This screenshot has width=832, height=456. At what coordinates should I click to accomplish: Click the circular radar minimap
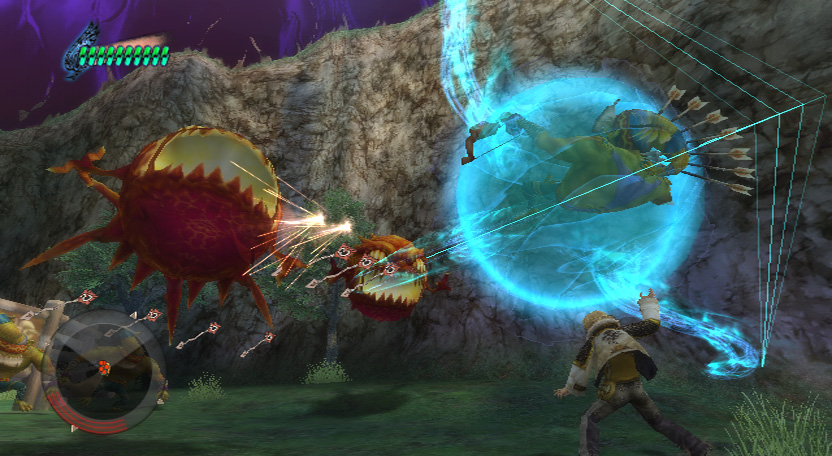103,371
